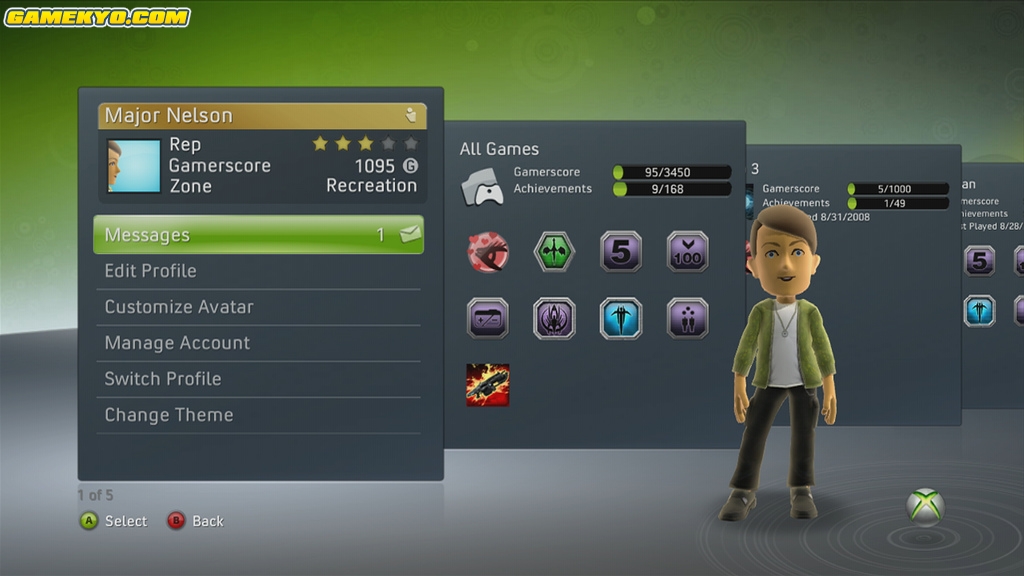Select the plus-minus folder achievement
This screenshot has height=576, width=1024.
coord(488,318)
